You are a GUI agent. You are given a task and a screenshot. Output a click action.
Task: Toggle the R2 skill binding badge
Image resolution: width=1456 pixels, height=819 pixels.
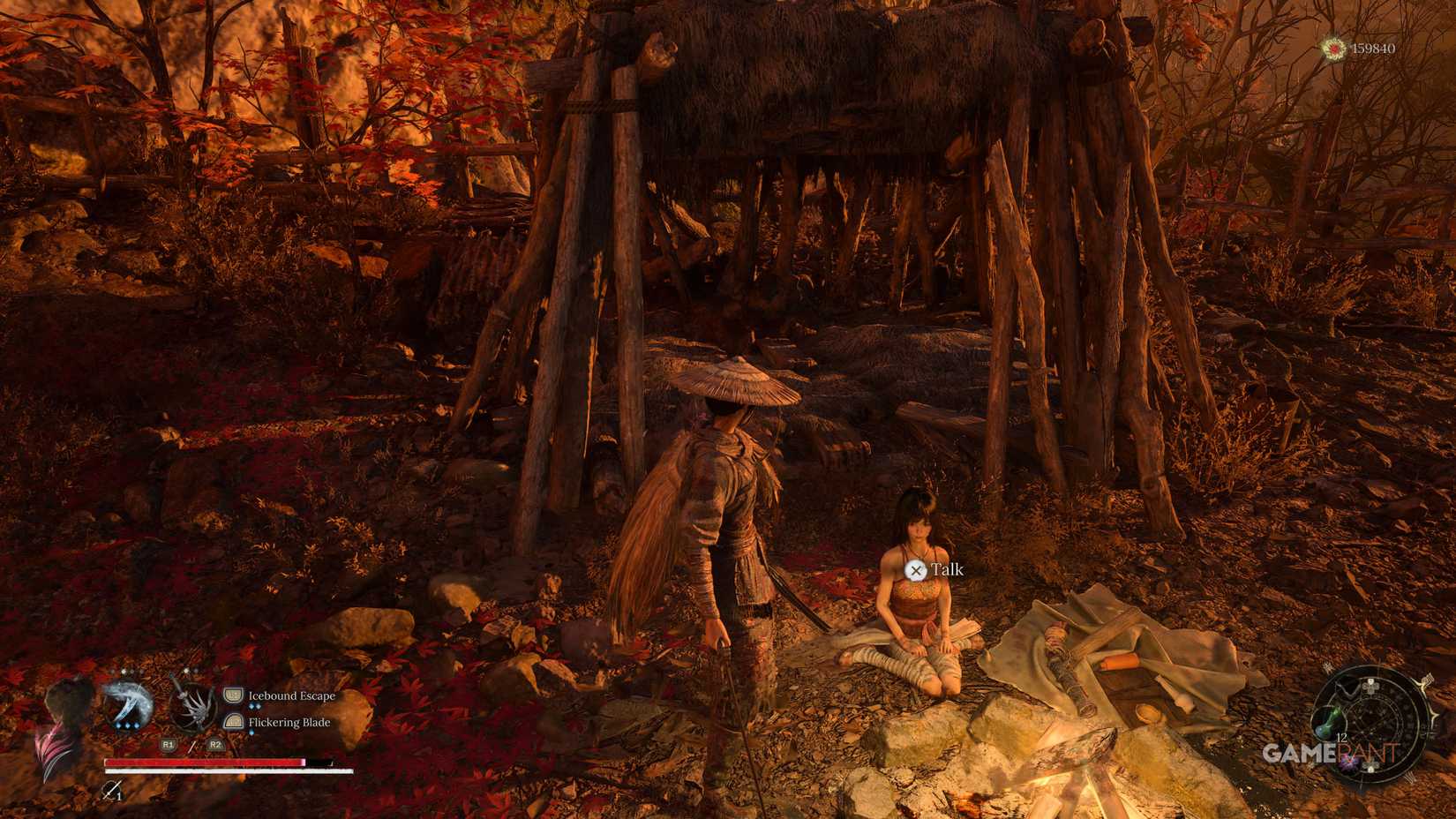coord(214,744)
